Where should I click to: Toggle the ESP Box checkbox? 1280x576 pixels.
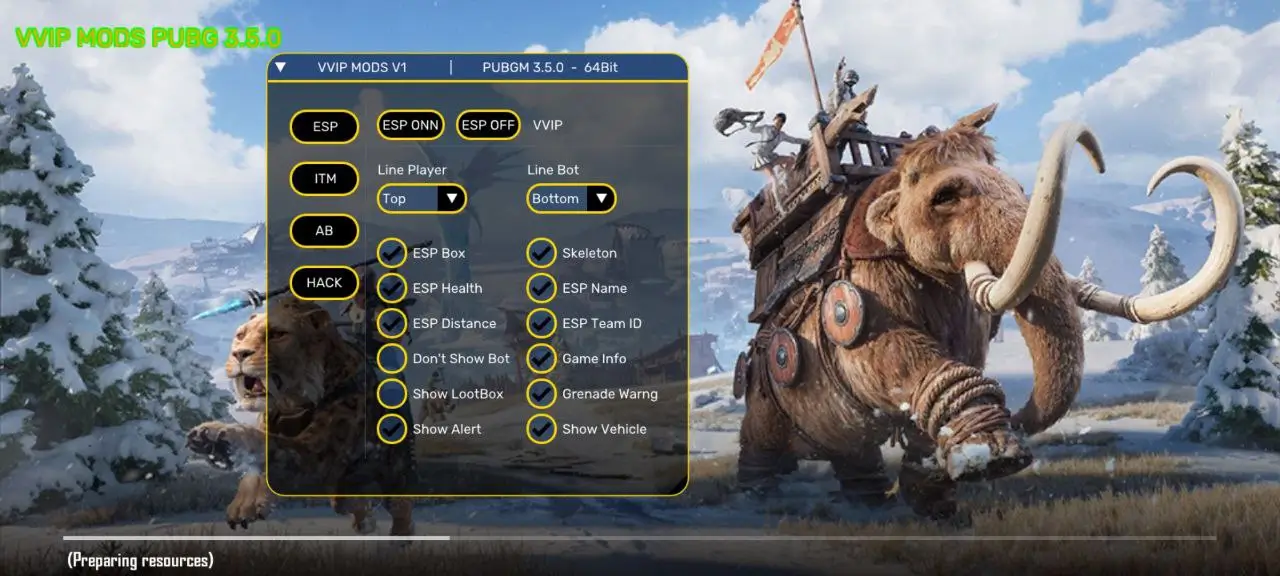pyautogui.click(x=392, y=253)
